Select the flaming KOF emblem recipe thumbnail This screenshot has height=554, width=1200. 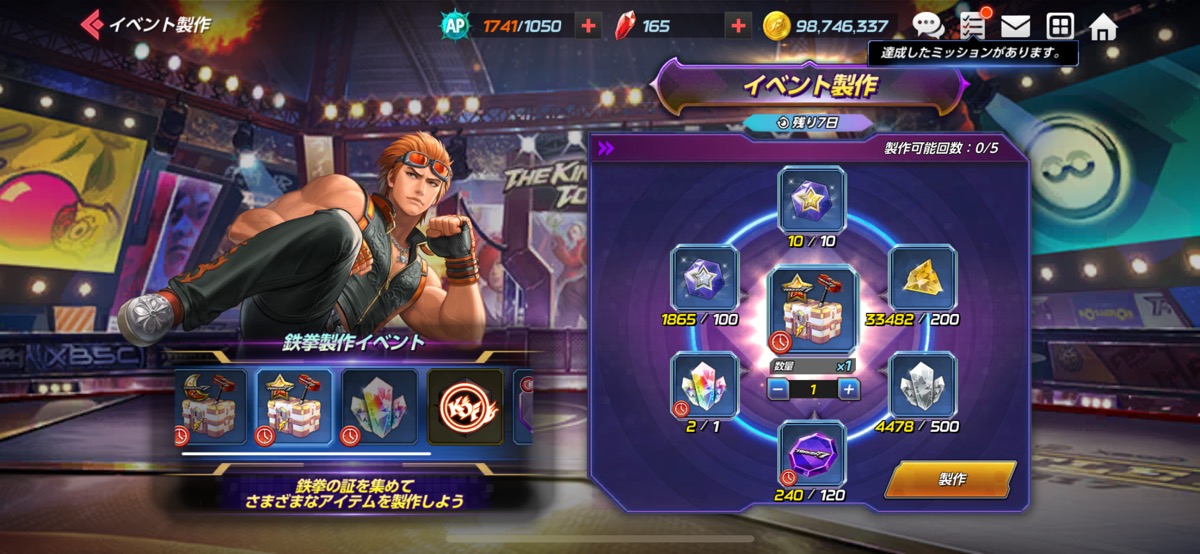pos(465,406)
